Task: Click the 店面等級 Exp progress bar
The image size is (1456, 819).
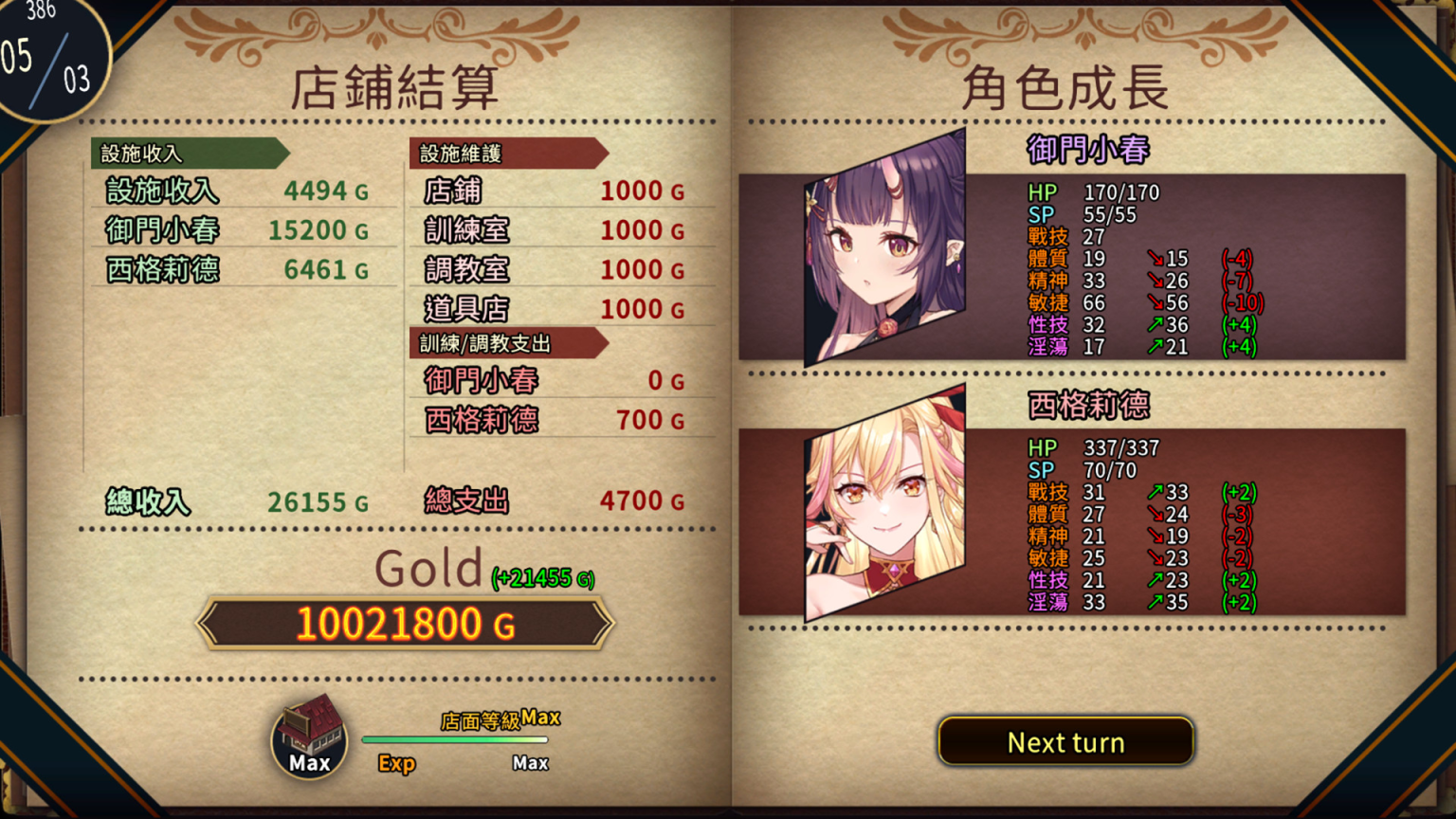Action: click(x=457, y=741)
